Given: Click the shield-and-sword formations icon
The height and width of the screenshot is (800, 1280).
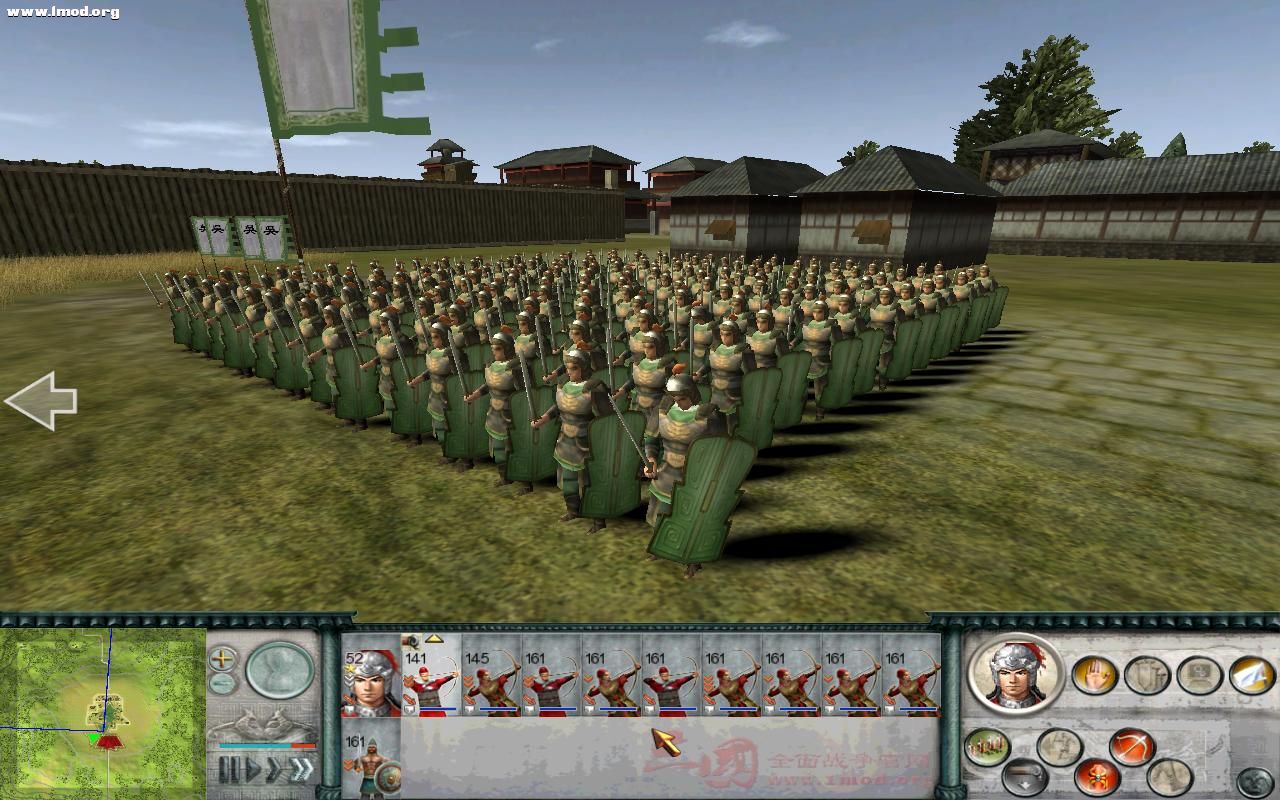Looking at the screenshot, I should pos(1147,674).
